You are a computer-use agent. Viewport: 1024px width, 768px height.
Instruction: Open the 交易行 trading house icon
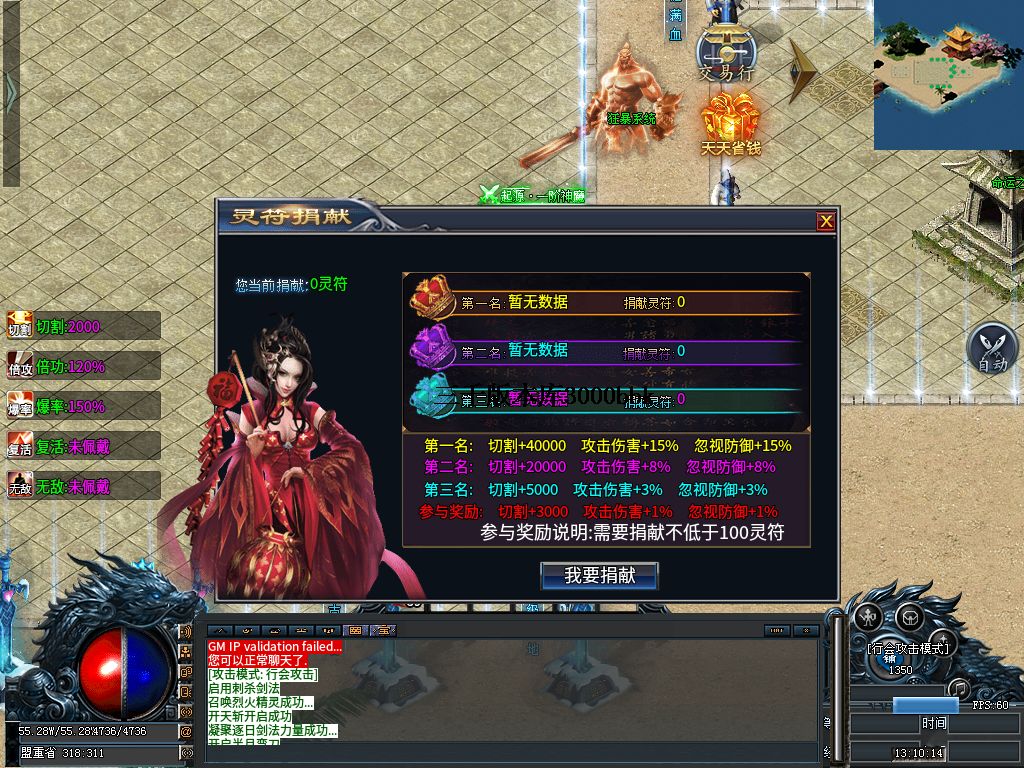pos(725,50)
